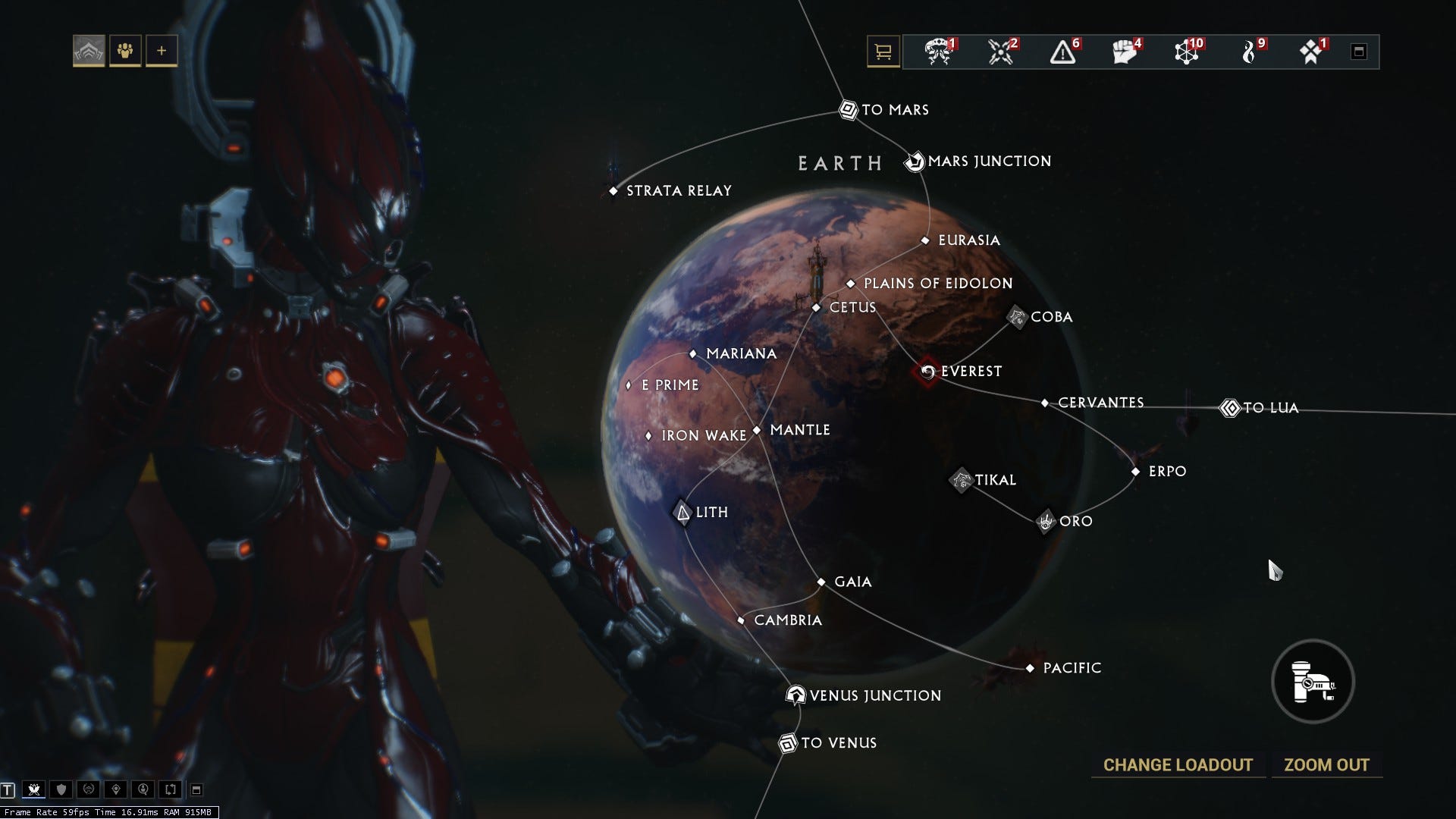
Task: Open the squad members icon
Action: 125,51
